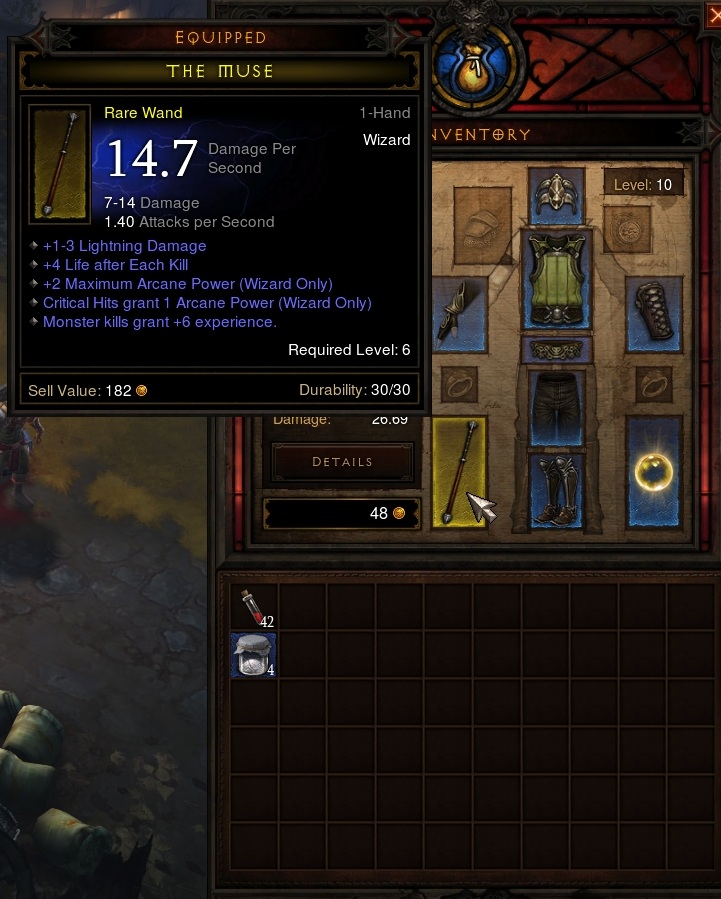The width and height of the screenshot is (721, 899).
Task: Click the equipped helm slot
Action: (556, 195)
